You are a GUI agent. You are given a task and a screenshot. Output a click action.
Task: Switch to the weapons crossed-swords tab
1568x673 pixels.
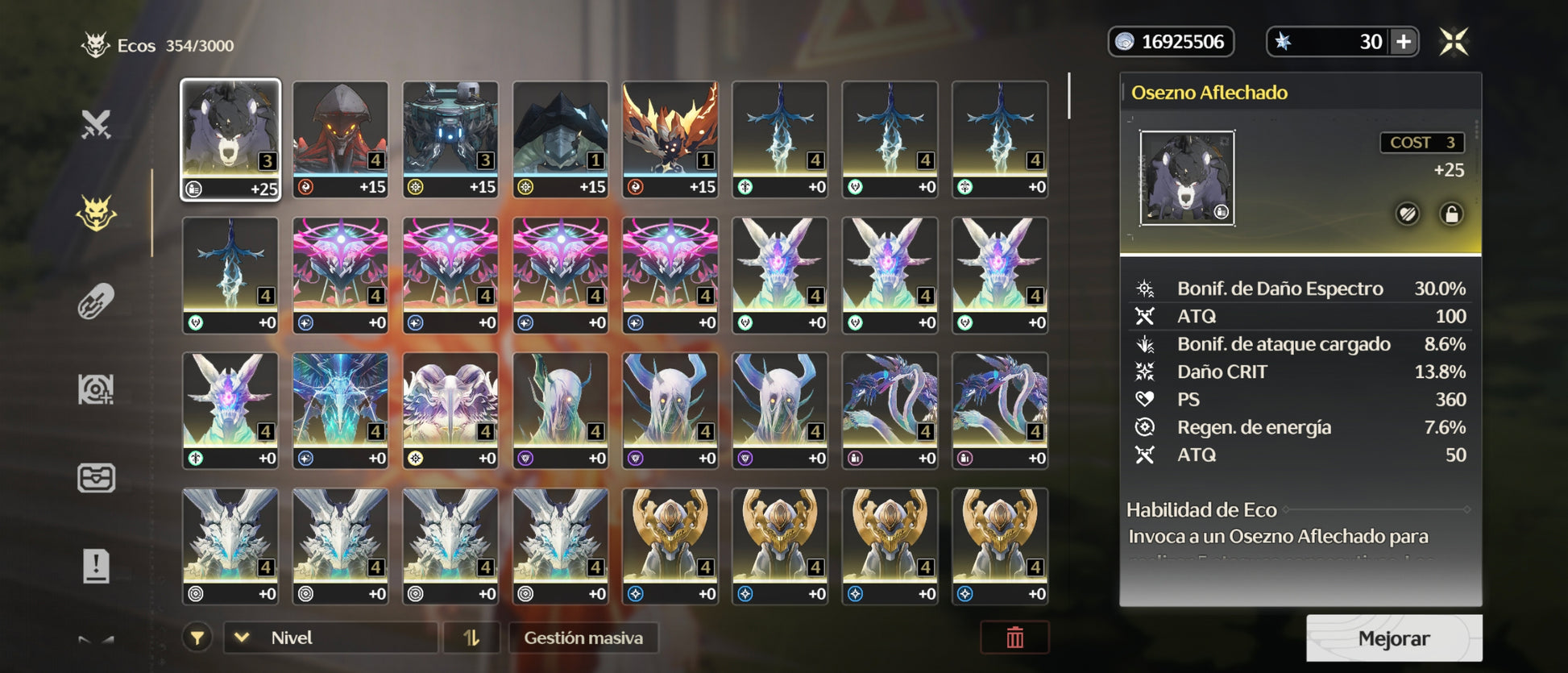[x=96, y=124]
